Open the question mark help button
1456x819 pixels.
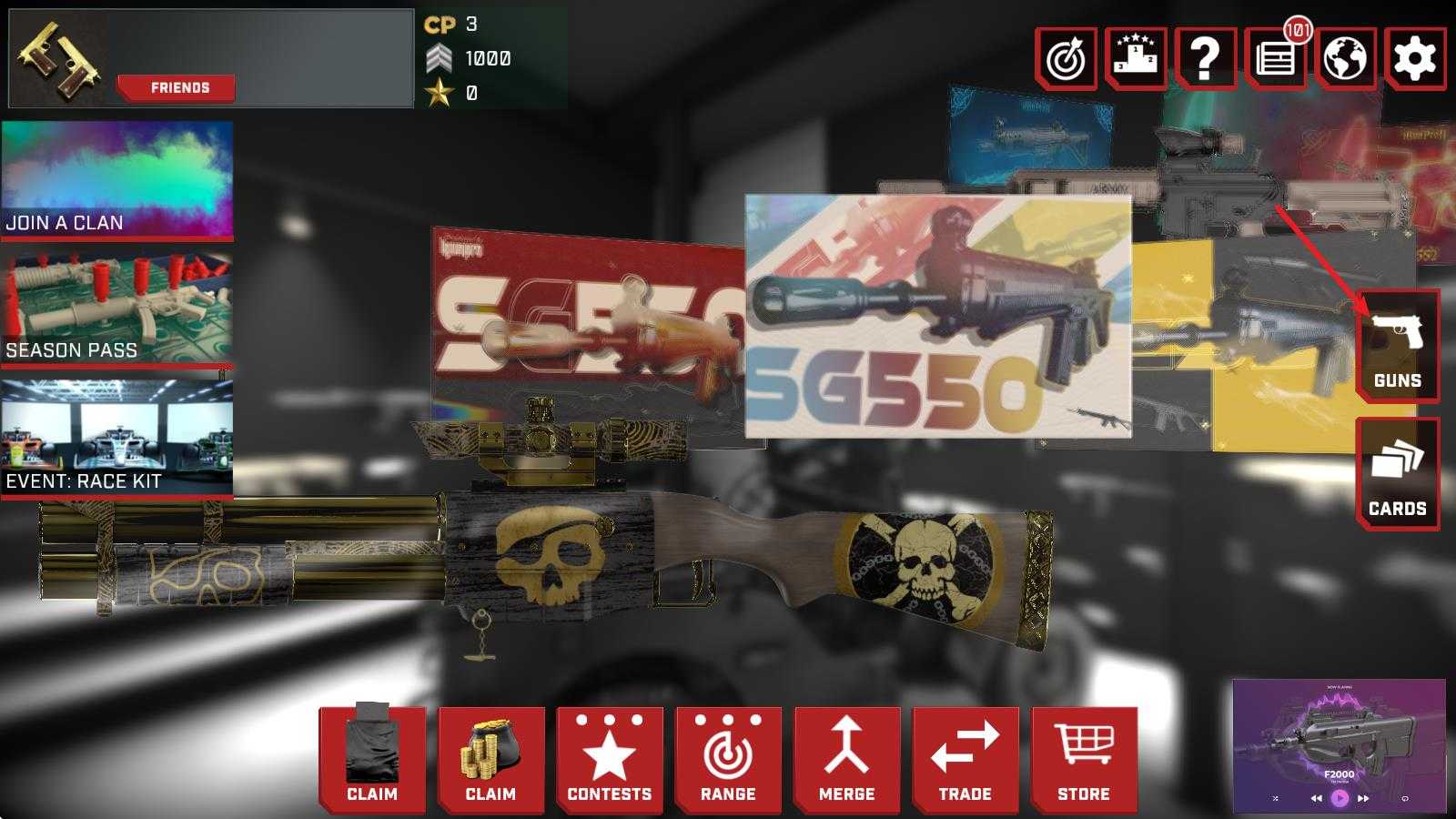[x=1205, y=58]
